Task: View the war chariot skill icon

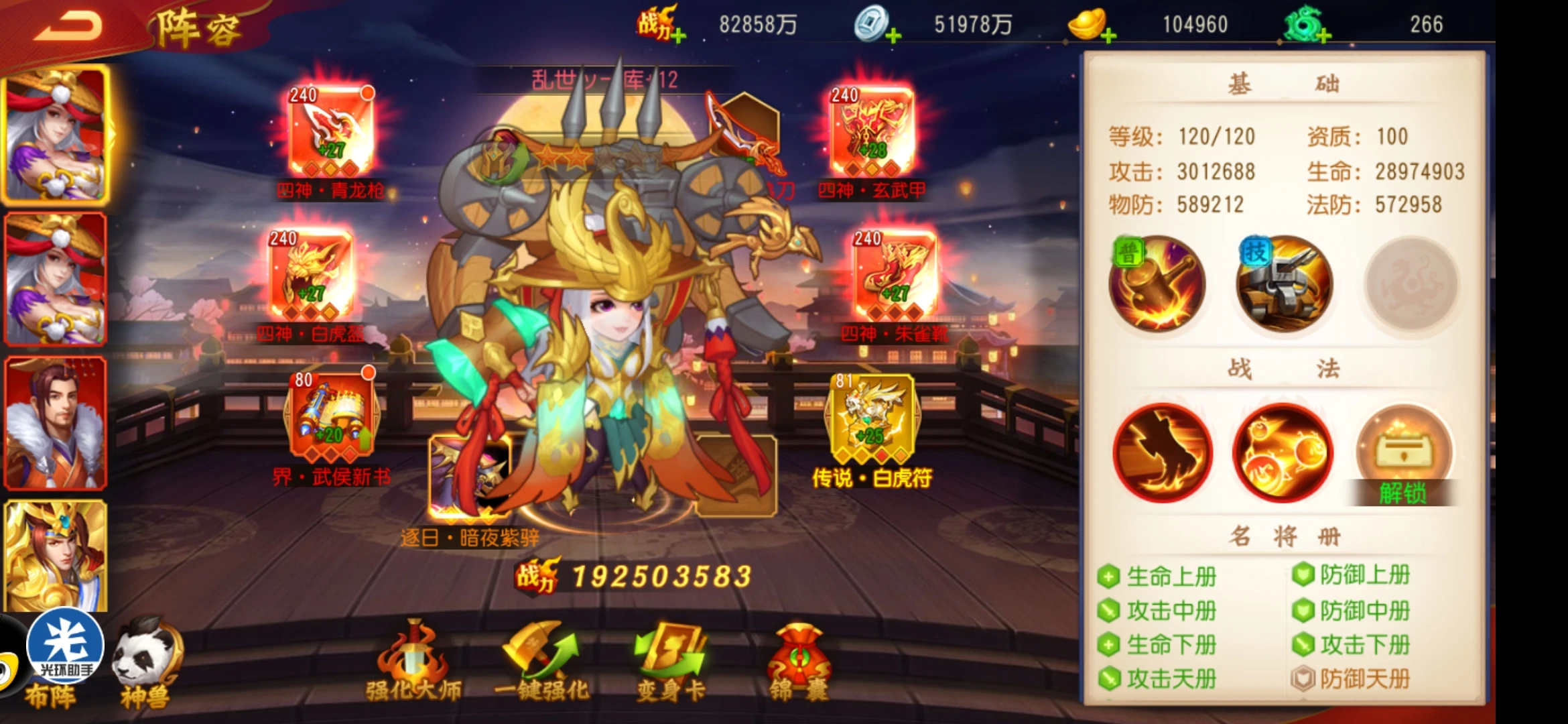Action: (x=1283, y=284)
